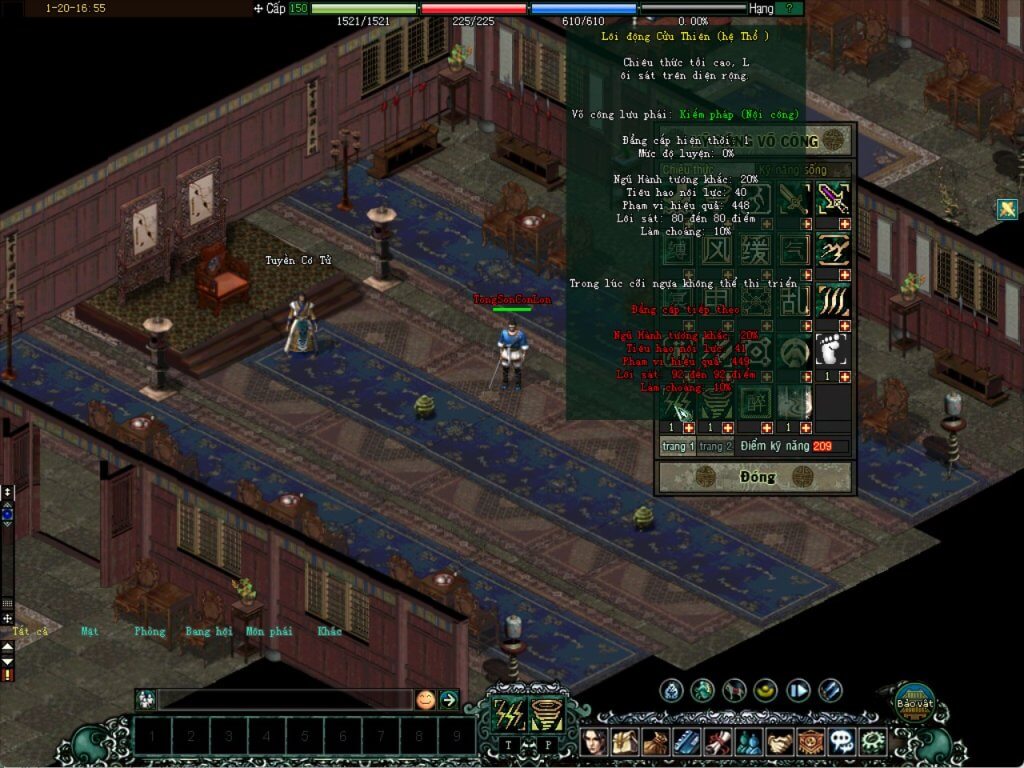Switch chat to the Bang hội channel
Image resolution: width=1024 pixels, height=768 pixels.
(208, 631)
